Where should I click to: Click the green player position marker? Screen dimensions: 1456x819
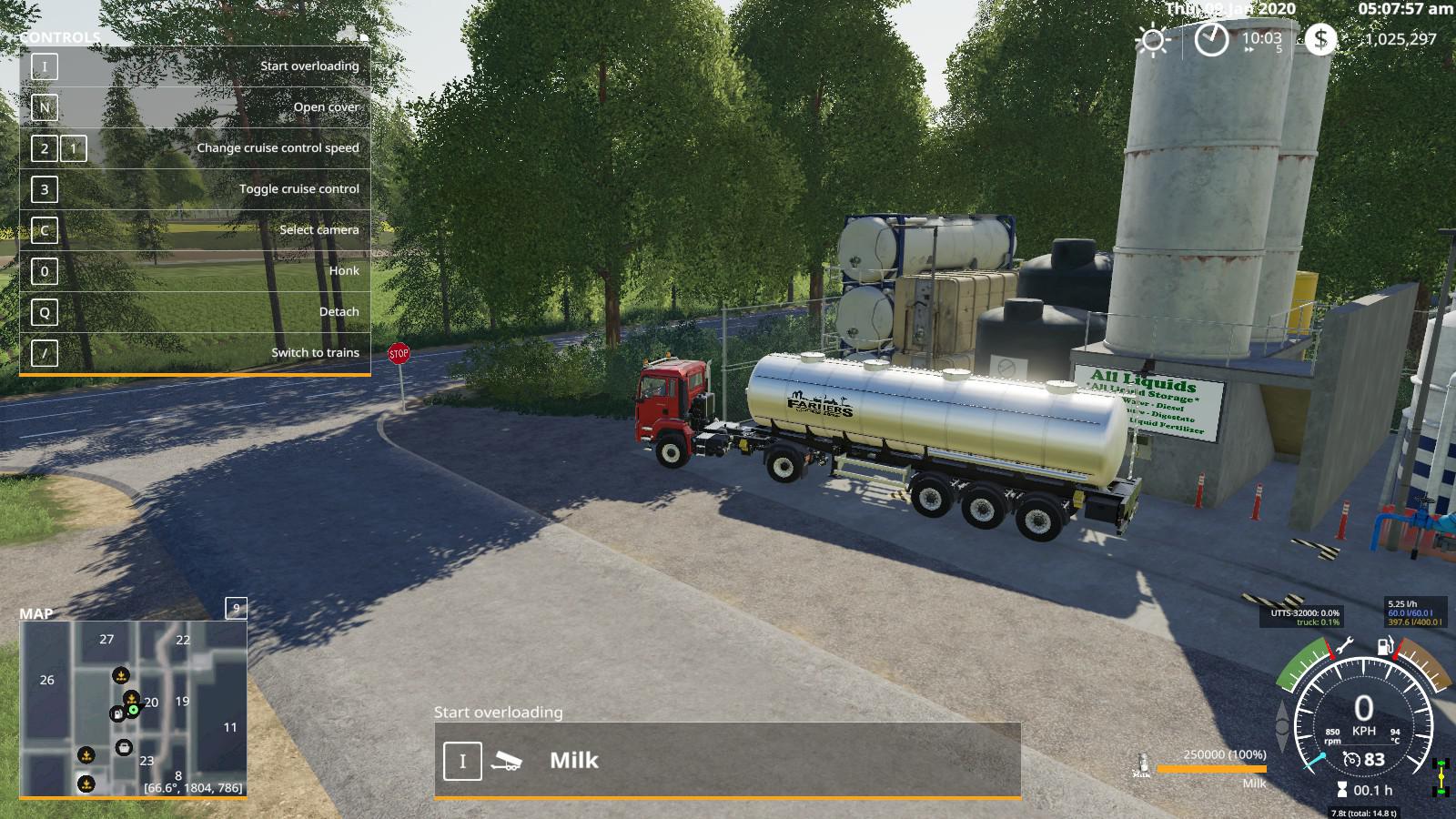click(x=134, y=709)
